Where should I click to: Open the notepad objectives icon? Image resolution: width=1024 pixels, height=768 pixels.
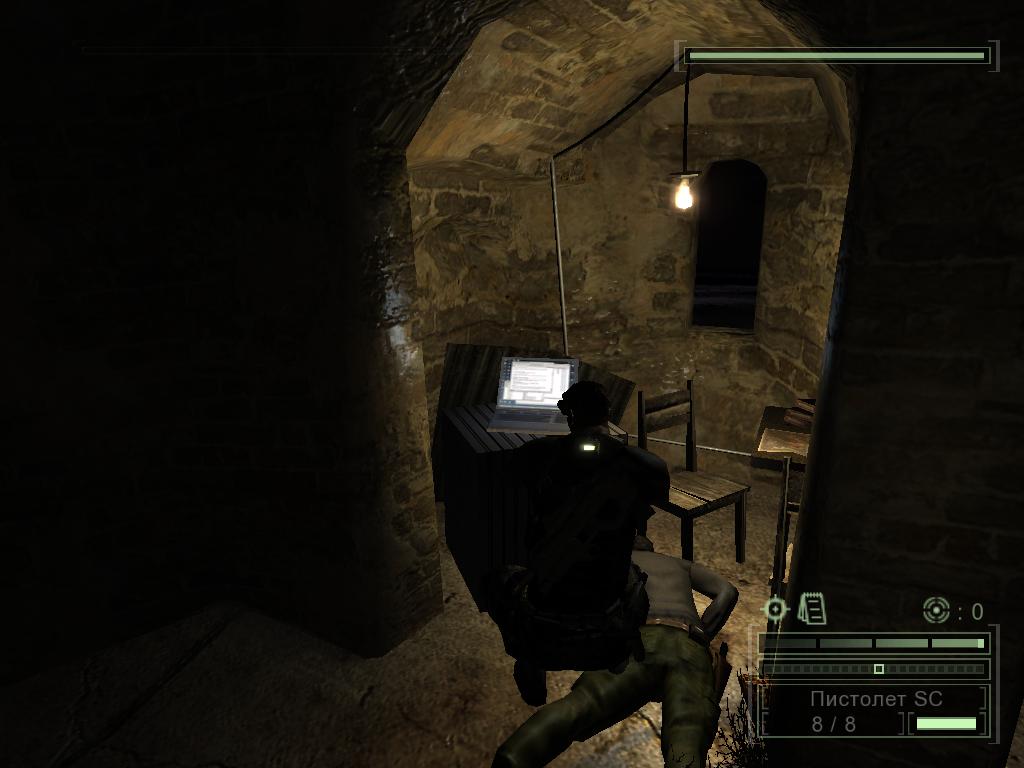point(813,609)
